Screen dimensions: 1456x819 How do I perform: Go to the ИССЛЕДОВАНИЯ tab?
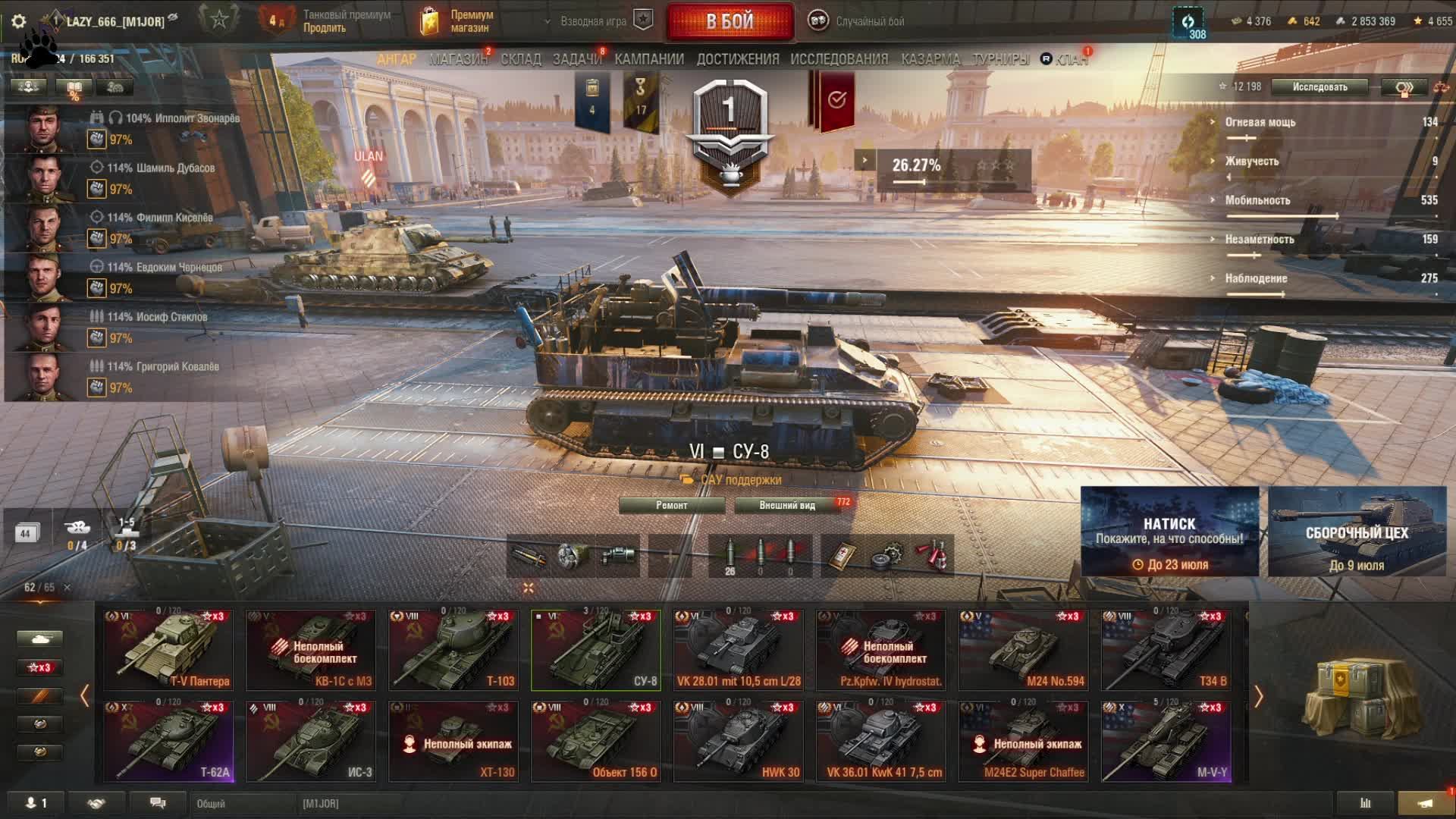[x=839, y=59]
